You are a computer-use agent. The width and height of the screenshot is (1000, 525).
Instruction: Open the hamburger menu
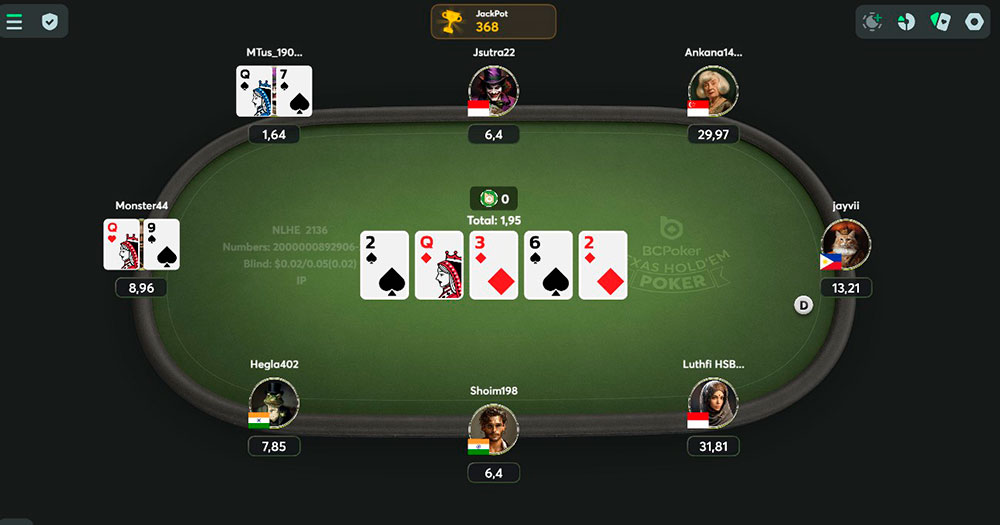[x=15, y=21]
